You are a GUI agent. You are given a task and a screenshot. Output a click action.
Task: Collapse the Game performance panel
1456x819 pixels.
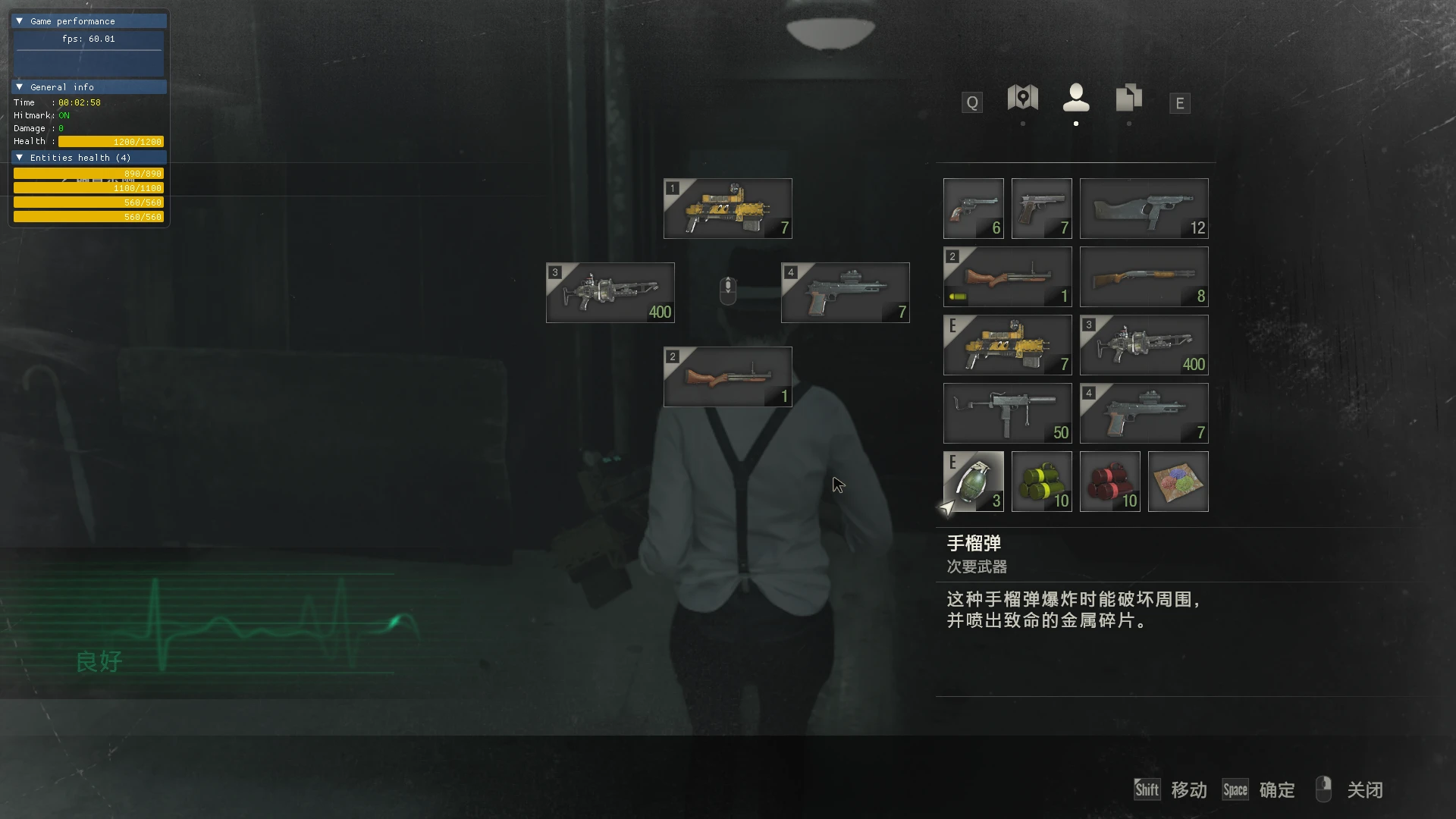click(19, 20)
